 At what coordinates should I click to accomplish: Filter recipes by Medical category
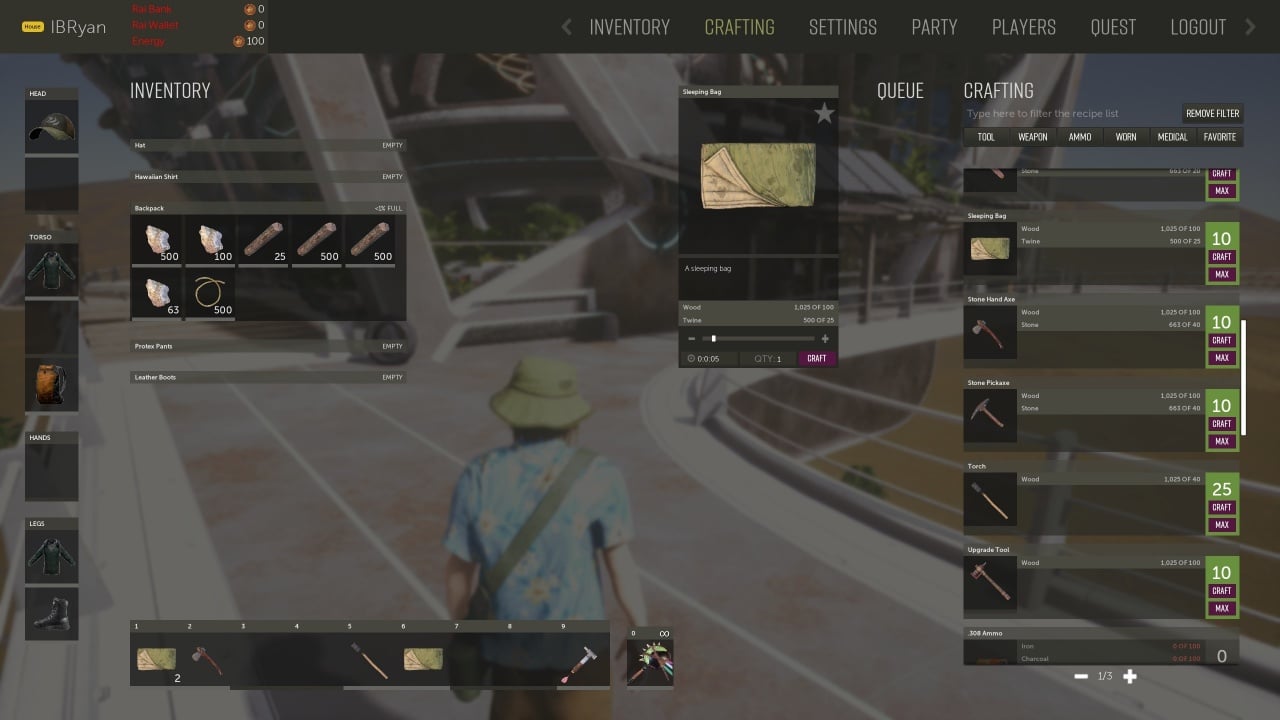[1172, 137]
